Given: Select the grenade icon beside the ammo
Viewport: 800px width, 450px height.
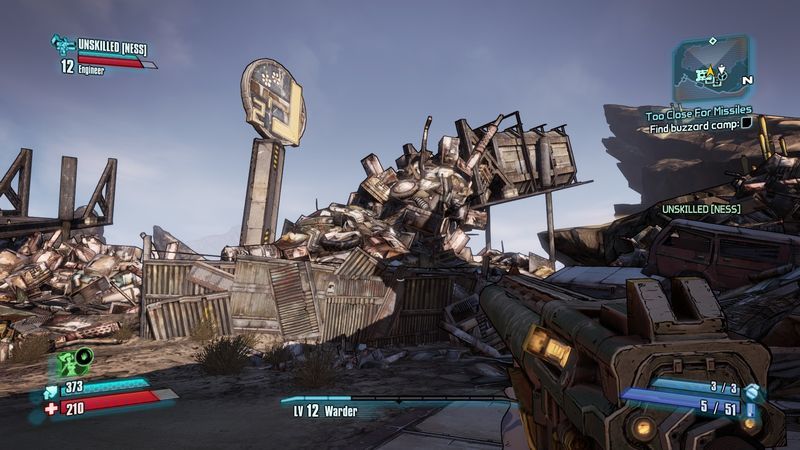Looking at the screenshot, I should (x=752, y=388).
